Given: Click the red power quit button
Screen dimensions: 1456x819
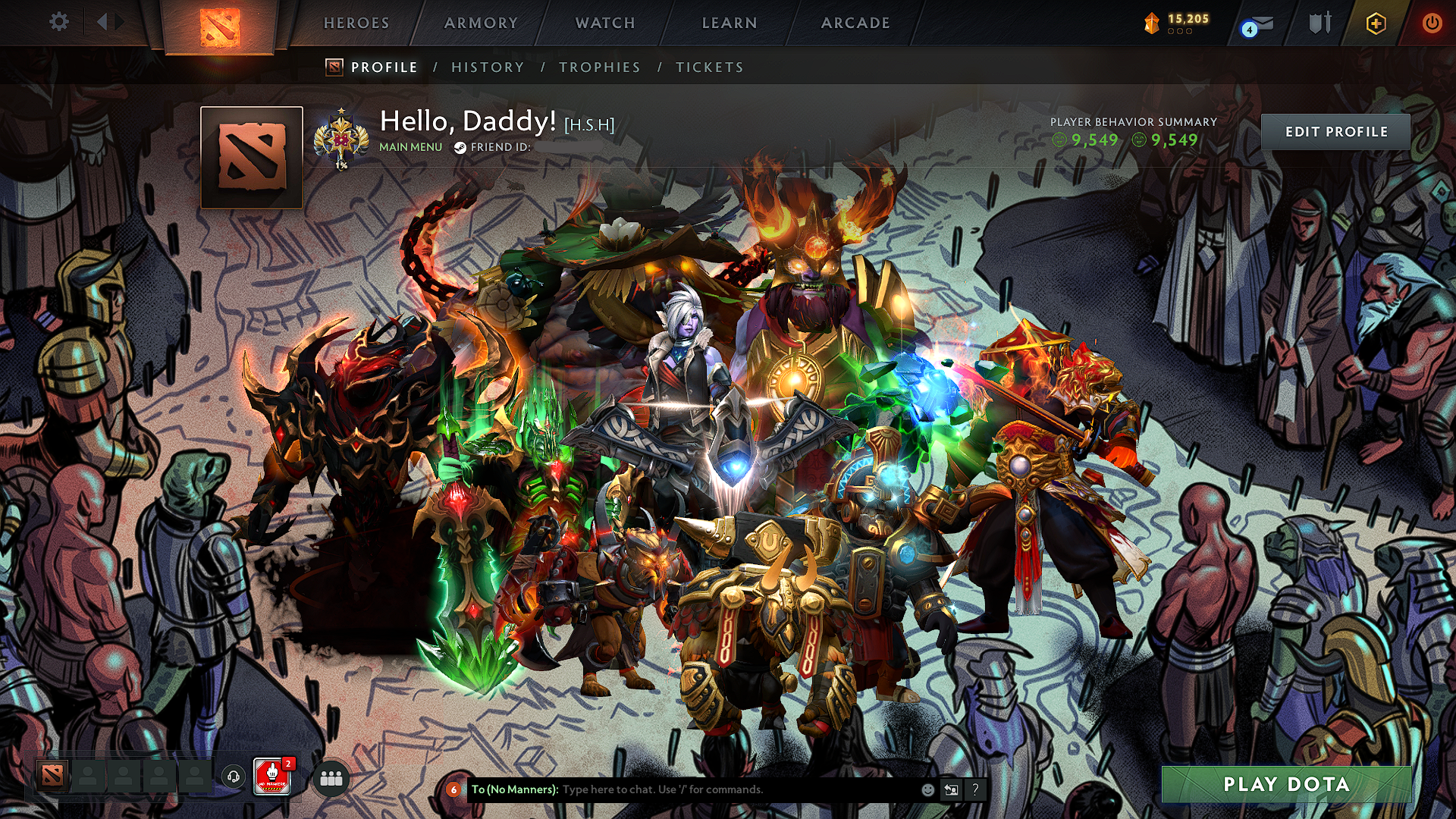Looking at the screenshot, I should click(1432, 23).
